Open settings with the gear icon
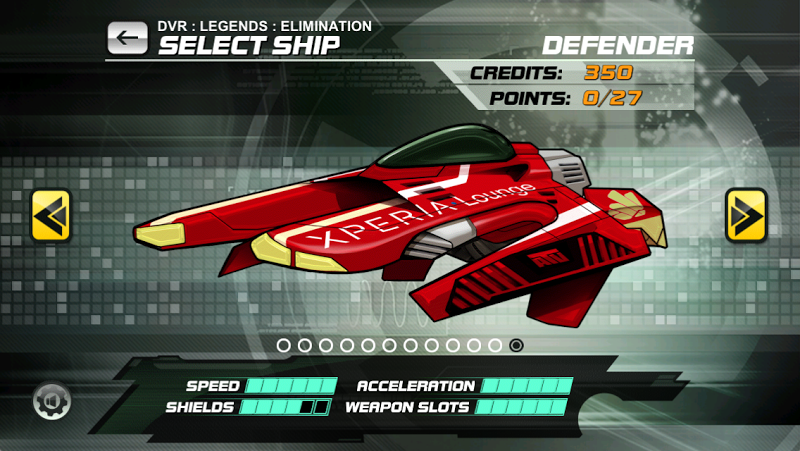This screenshot has width=800, height=451. (51, 402)
